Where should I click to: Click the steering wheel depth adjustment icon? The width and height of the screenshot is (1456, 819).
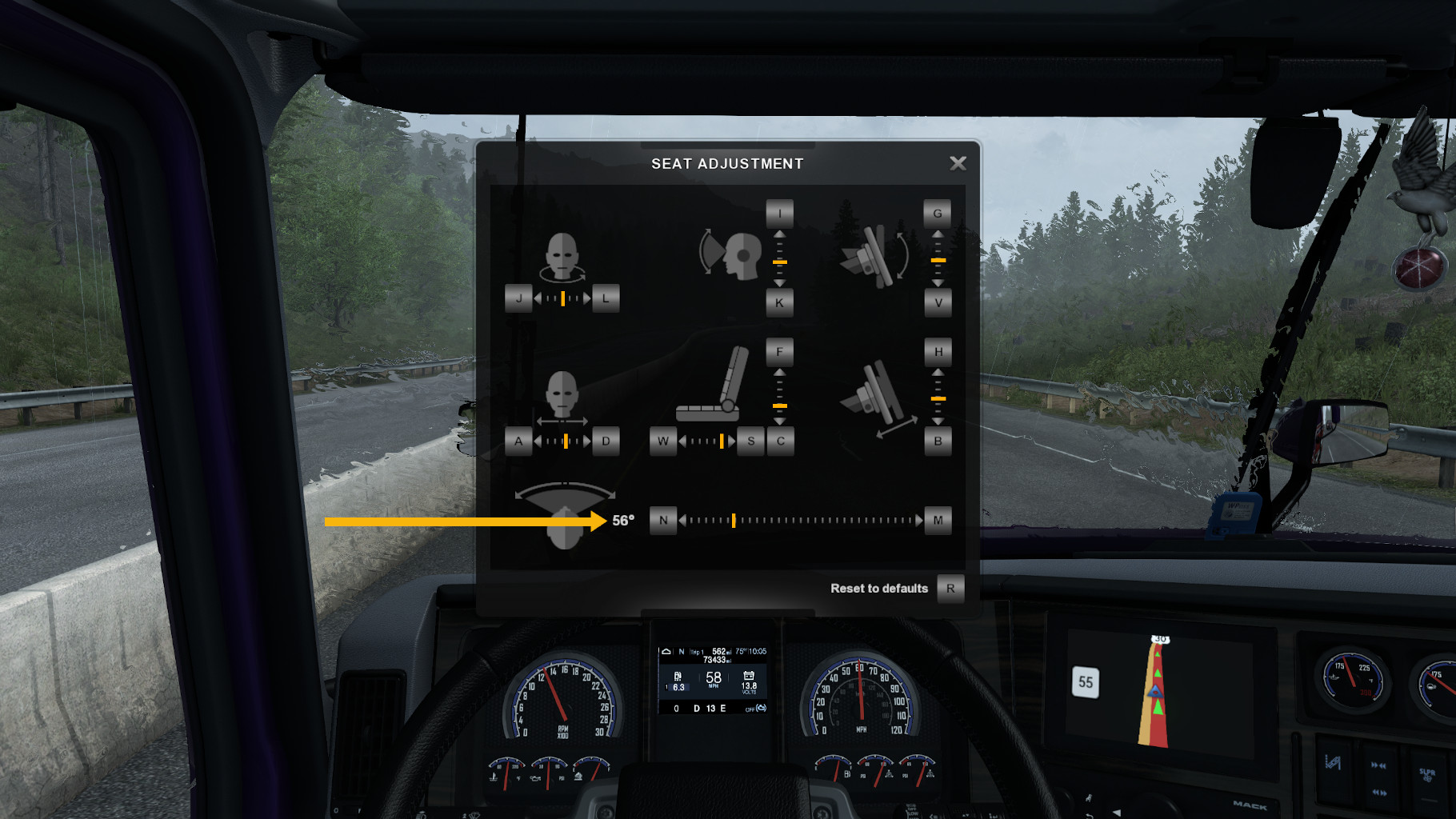878,396
